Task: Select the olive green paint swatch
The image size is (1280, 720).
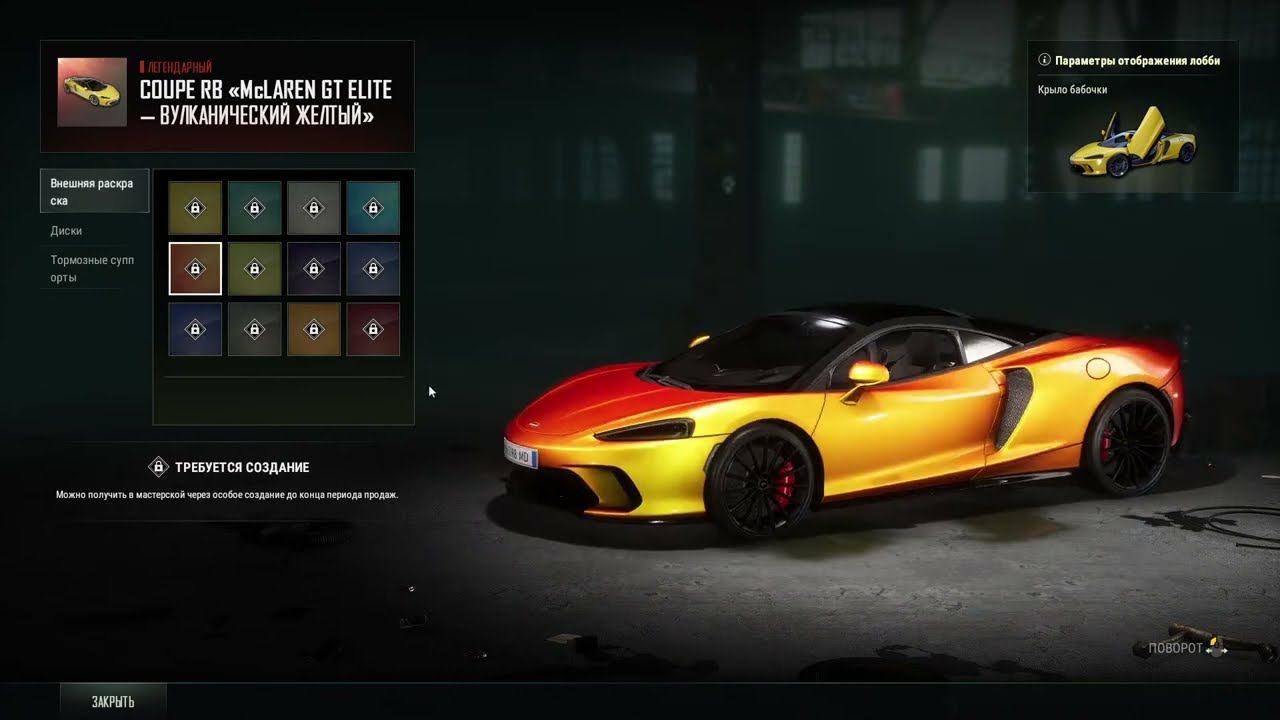Action: pyautogui.click(x=254, y=268)
